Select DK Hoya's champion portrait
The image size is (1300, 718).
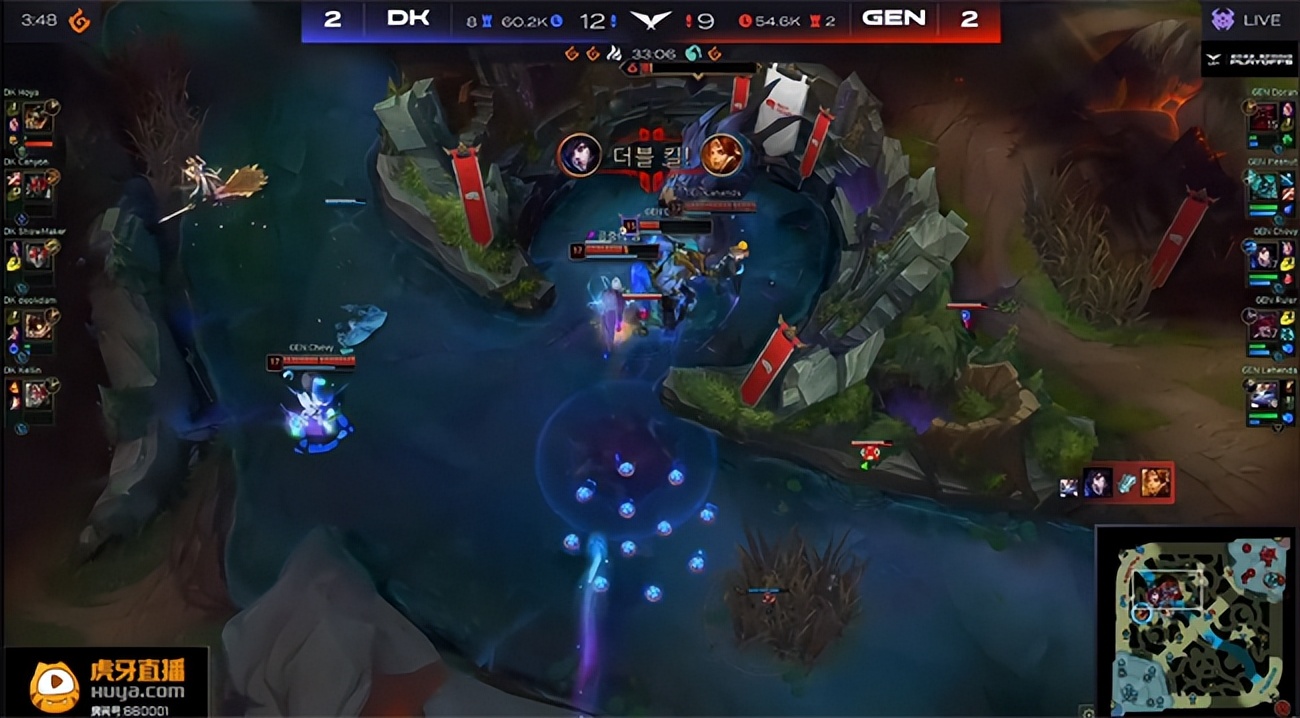(38, 119)
